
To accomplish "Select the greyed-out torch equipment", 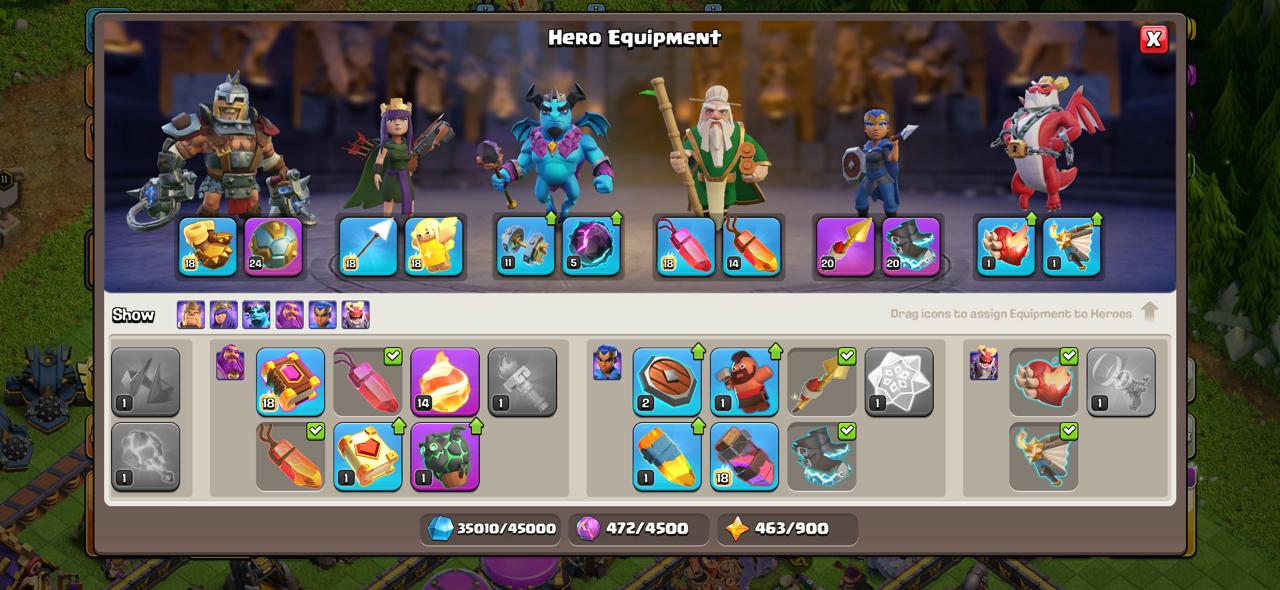I will click(522, 381).
